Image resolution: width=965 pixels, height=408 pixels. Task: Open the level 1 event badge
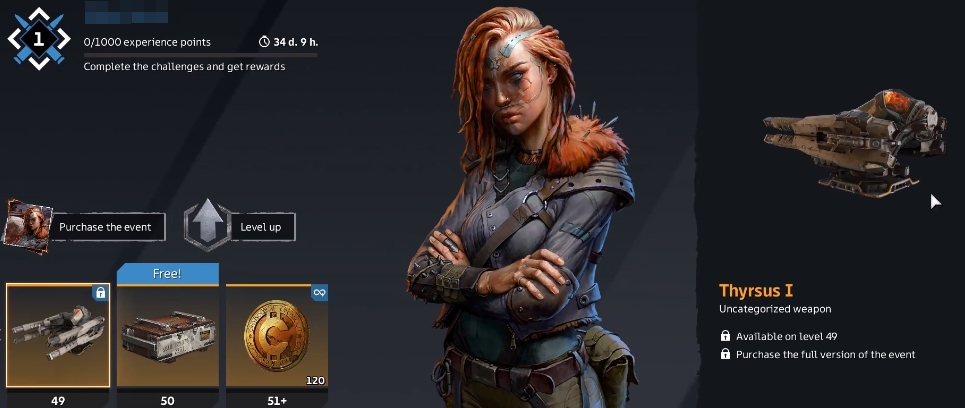38,40
